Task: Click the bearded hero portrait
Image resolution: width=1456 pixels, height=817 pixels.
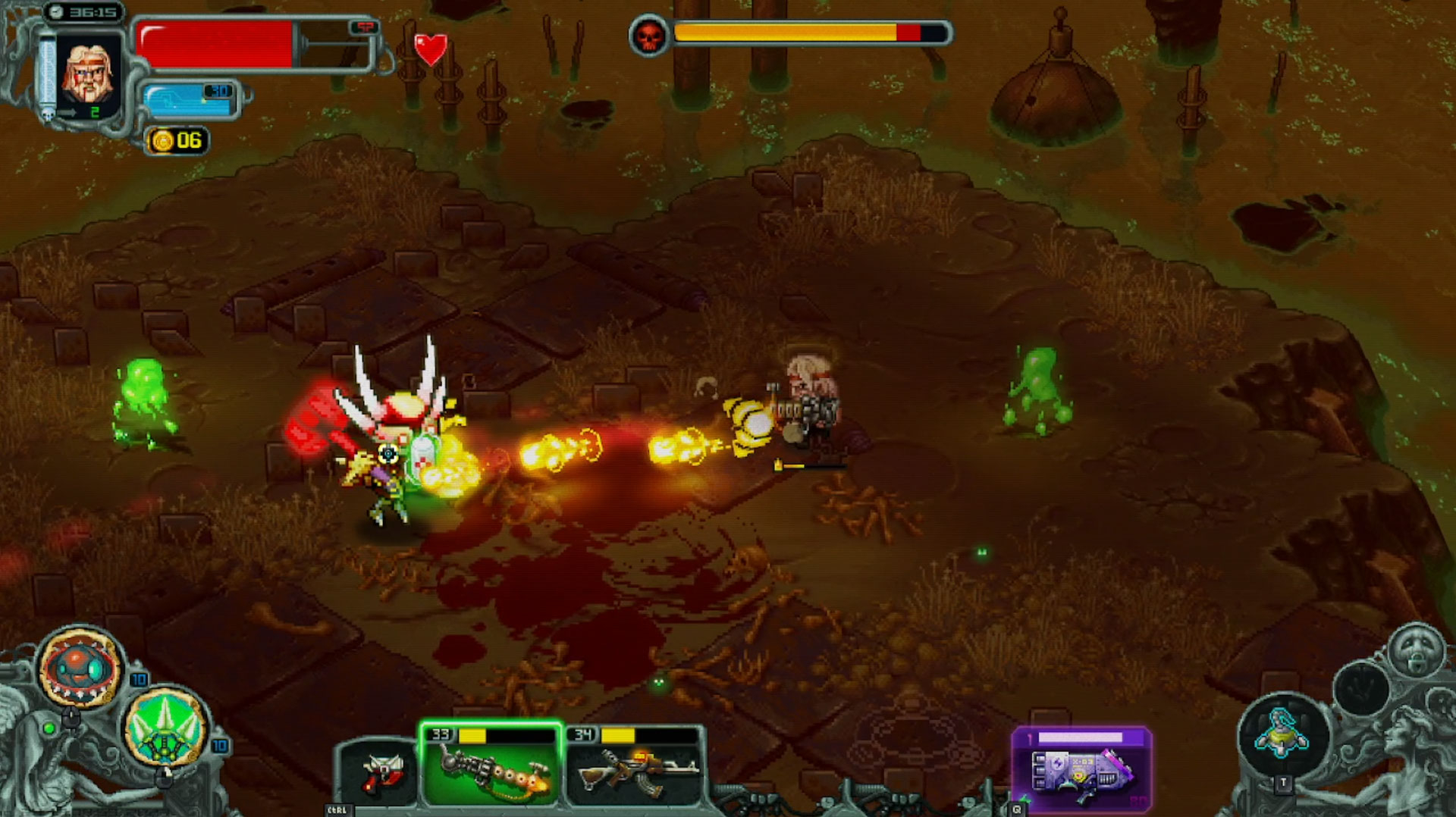Action: (88, 72)
